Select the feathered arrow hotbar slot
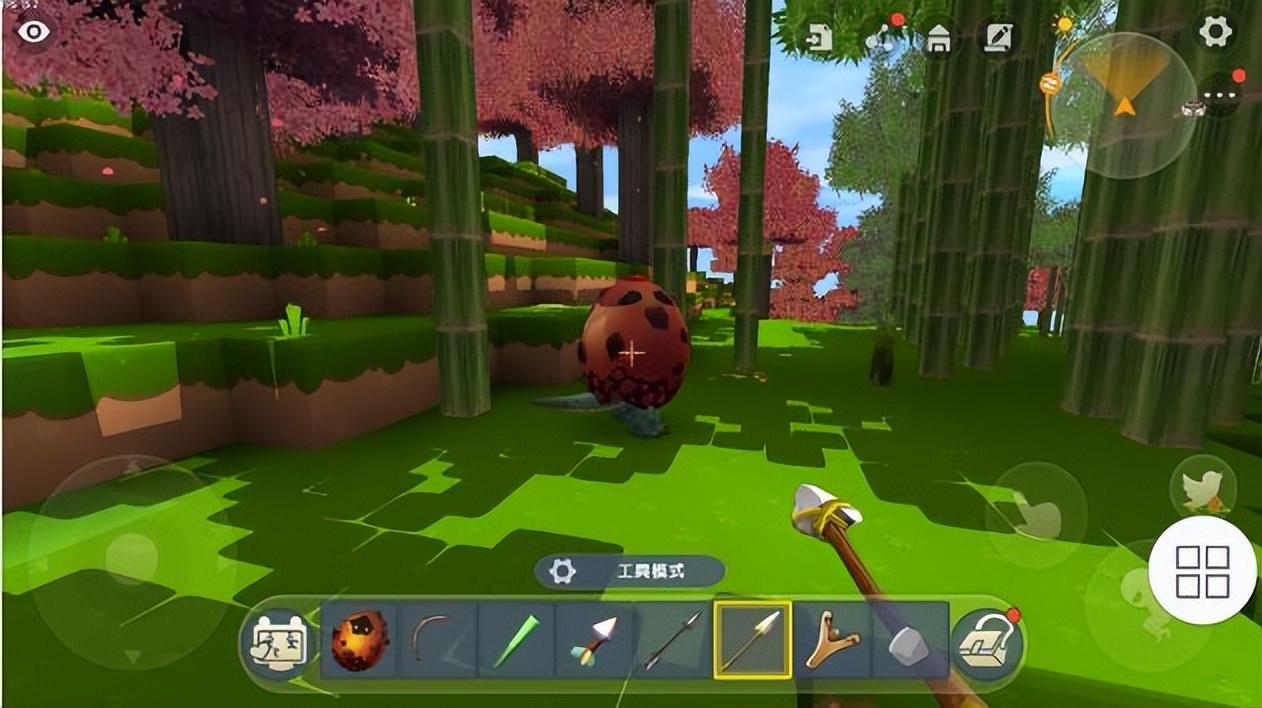The image size is (1262, 708). 594,641
